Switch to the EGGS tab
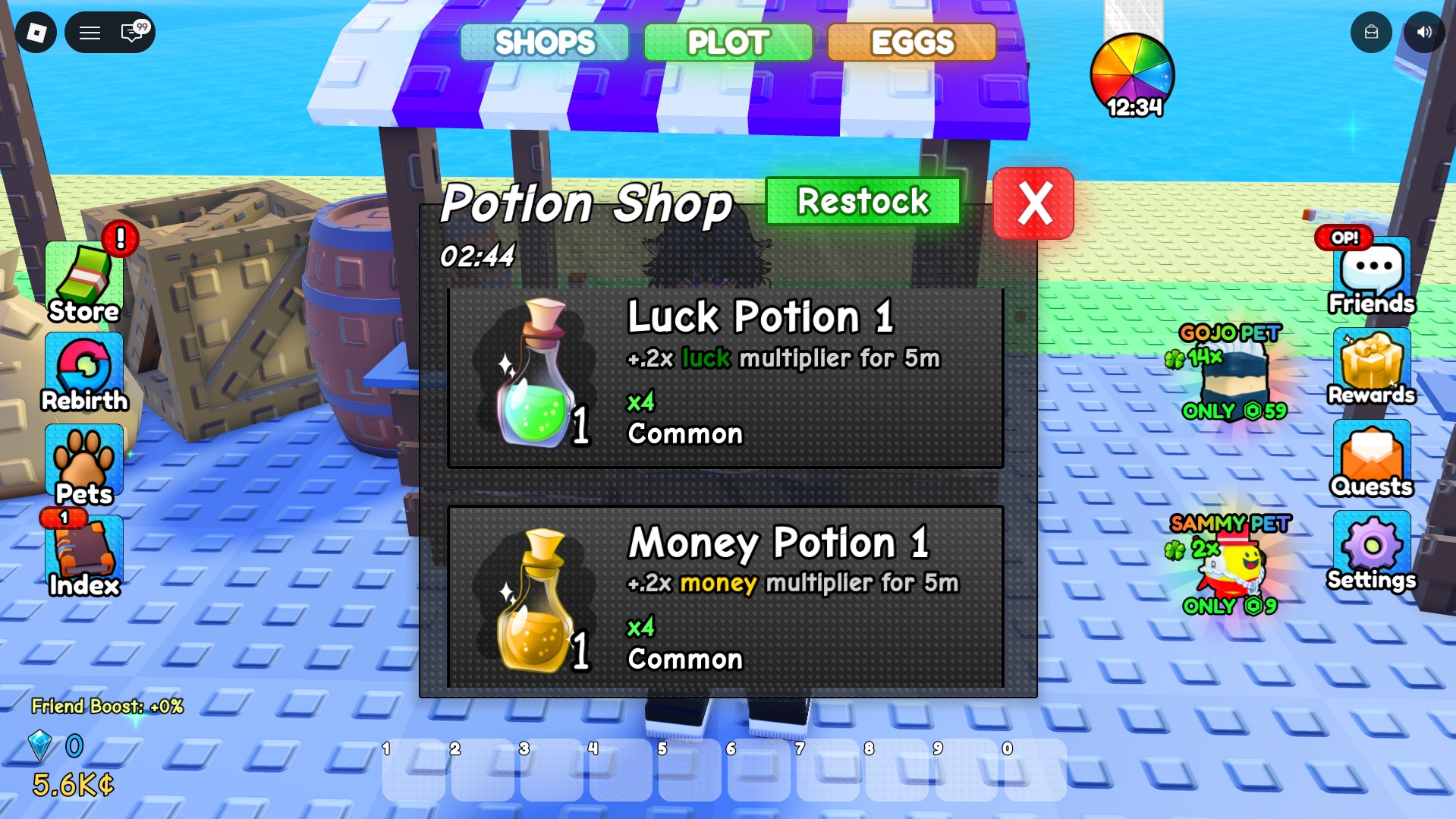 [910, 43]
